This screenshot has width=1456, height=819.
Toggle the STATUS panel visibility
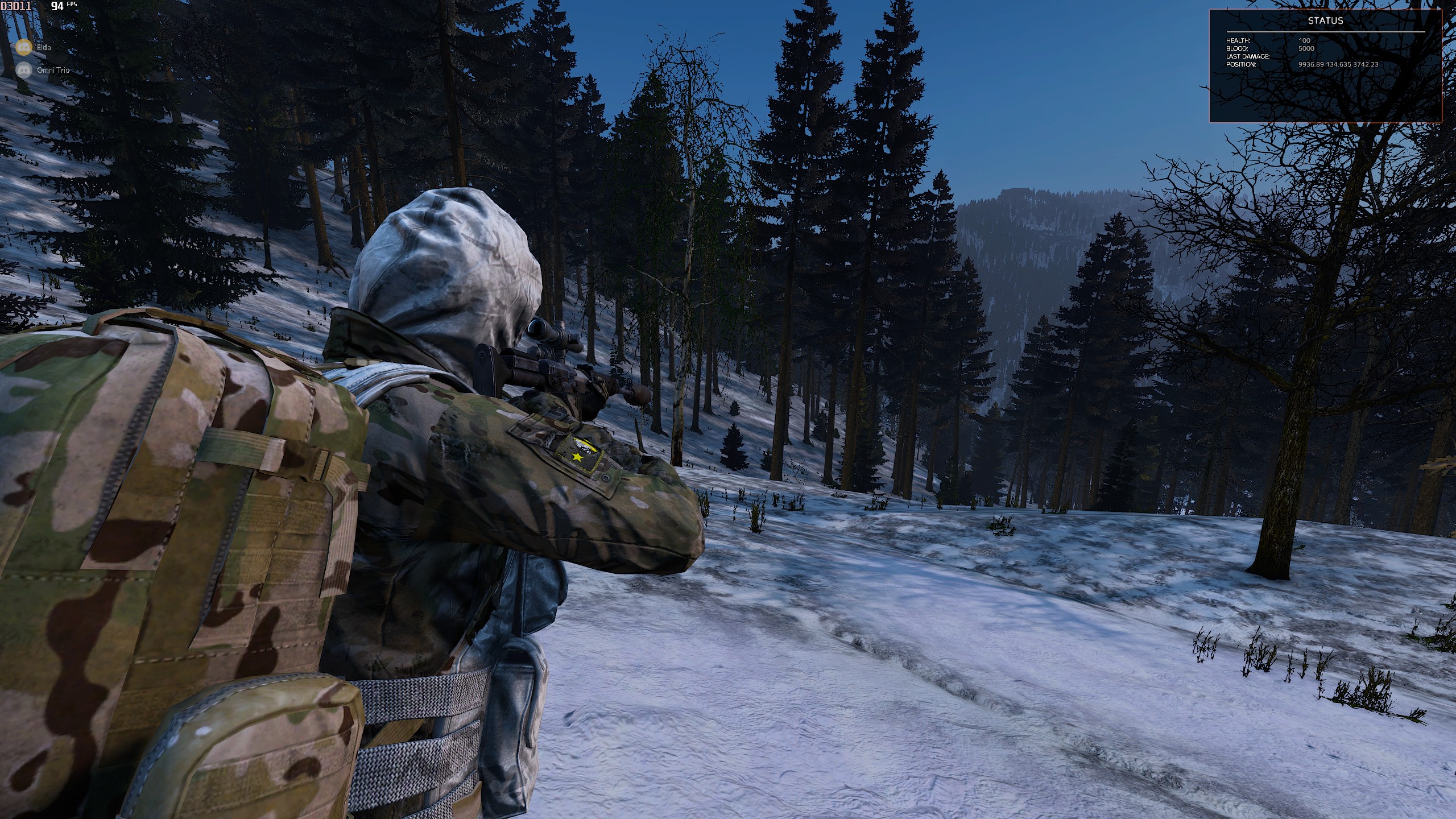tap(1325, 21)
